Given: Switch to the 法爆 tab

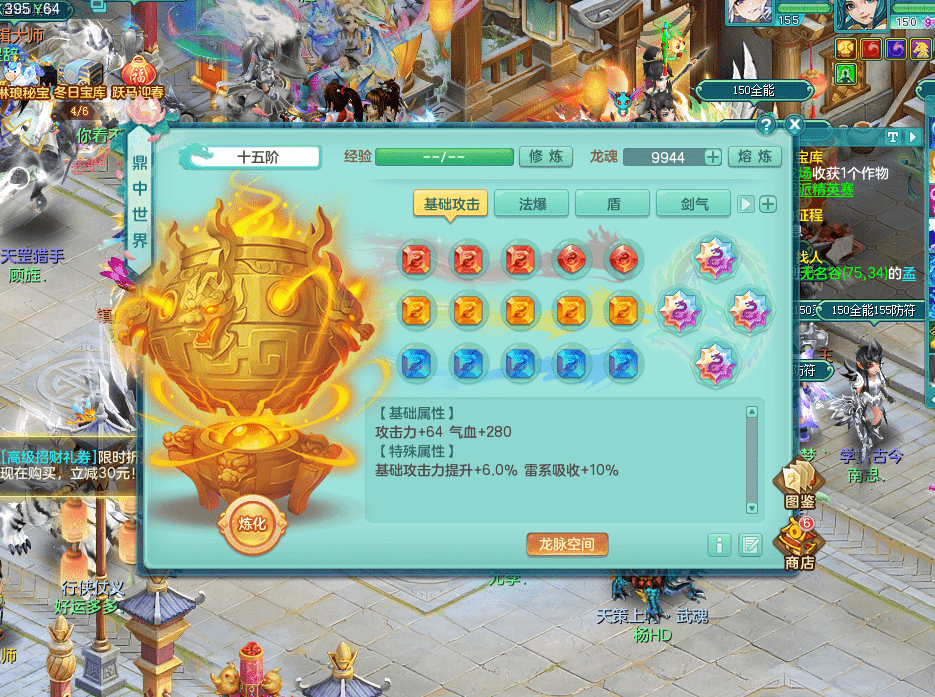Looking at the screenshot, I should point(531,204).
